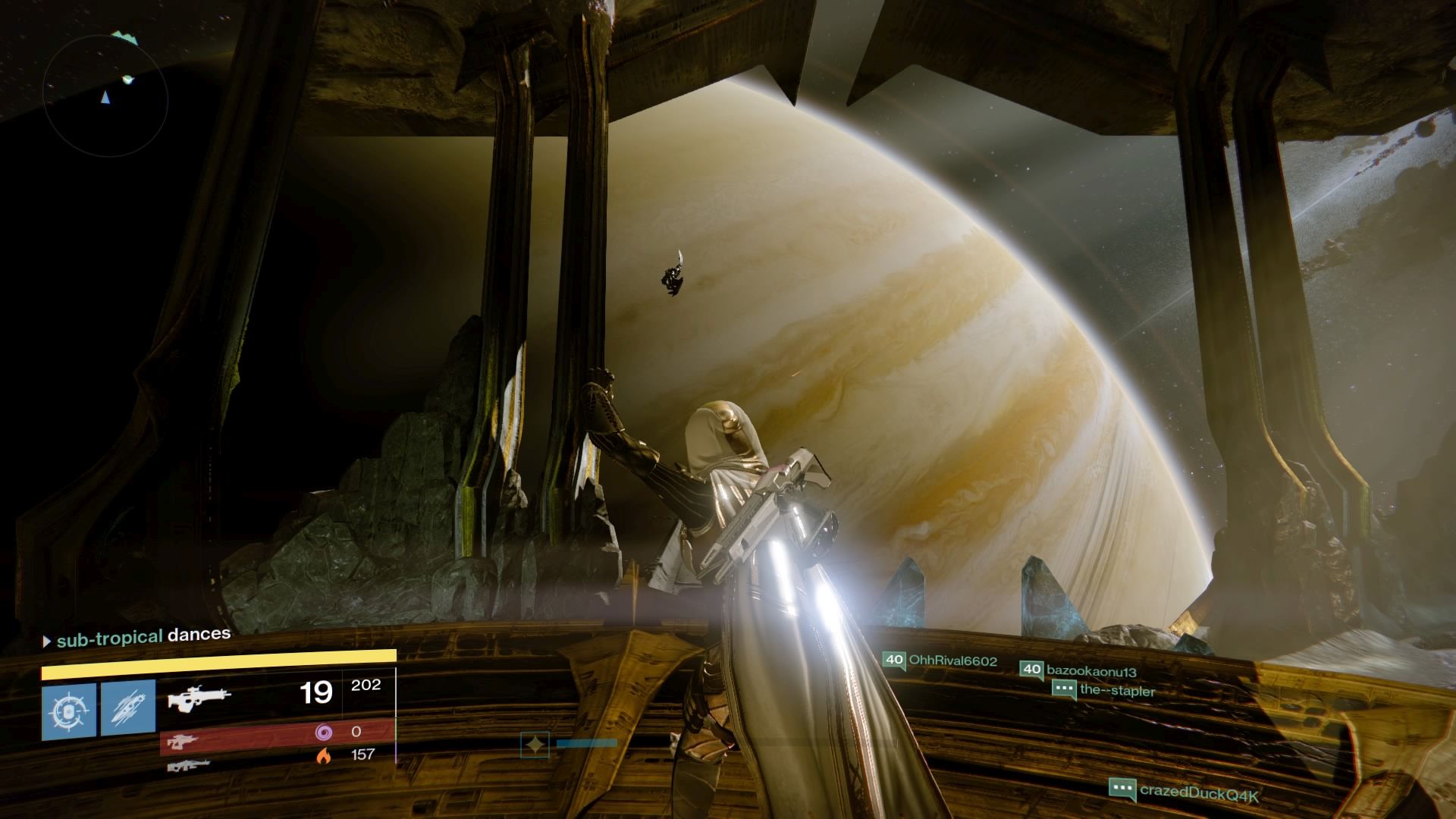Image resolution: width=1456 pixels, height=819 pixels.
Task: Select player nameplate OhhRival6602
Action: click(x=940, y=661)
